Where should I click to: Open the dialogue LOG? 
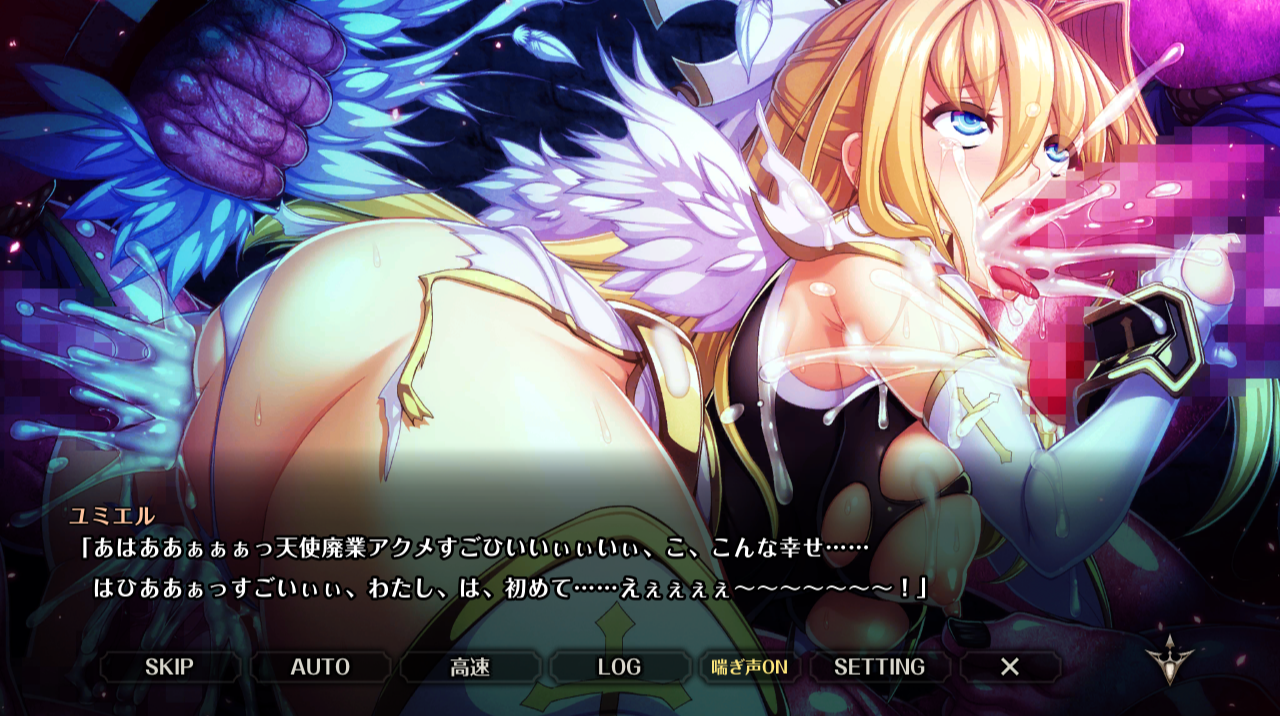(x=619, y=667)
